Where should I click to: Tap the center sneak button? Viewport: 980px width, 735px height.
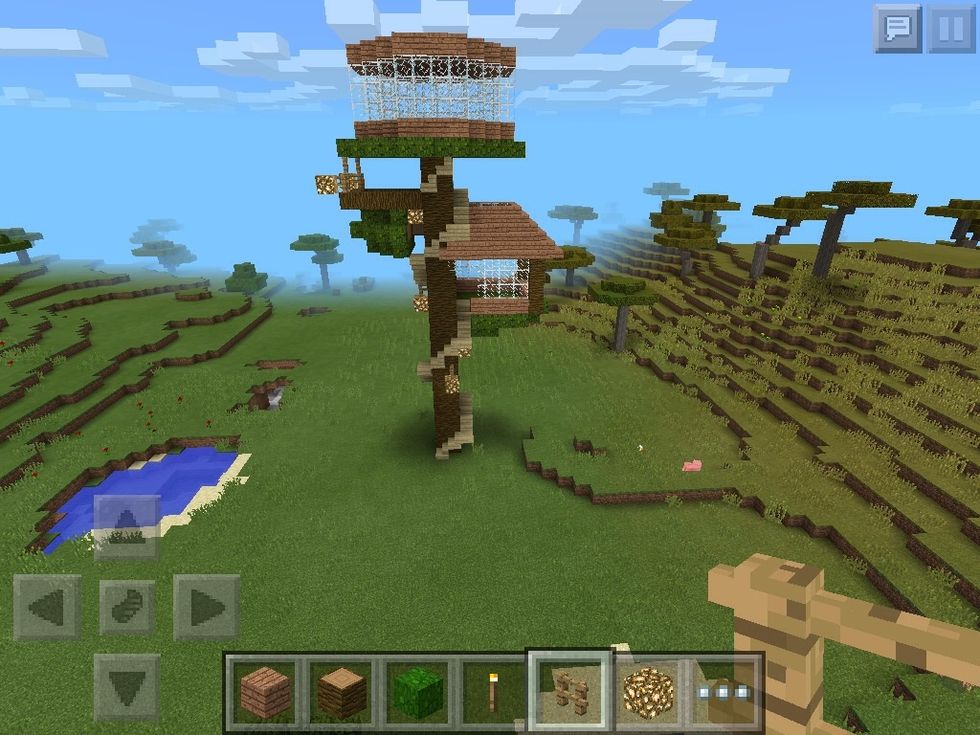[x=126, y=607]
